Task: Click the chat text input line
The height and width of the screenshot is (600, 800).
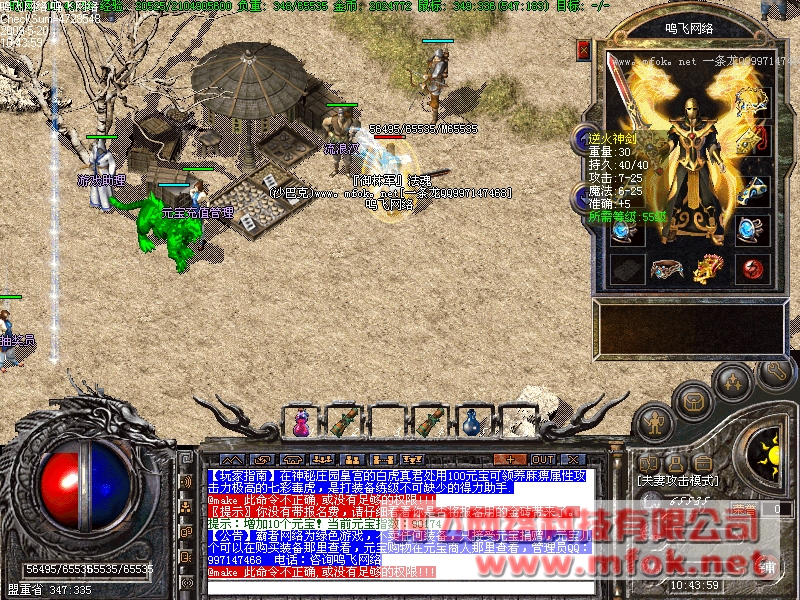Action: tap(400, 586)
